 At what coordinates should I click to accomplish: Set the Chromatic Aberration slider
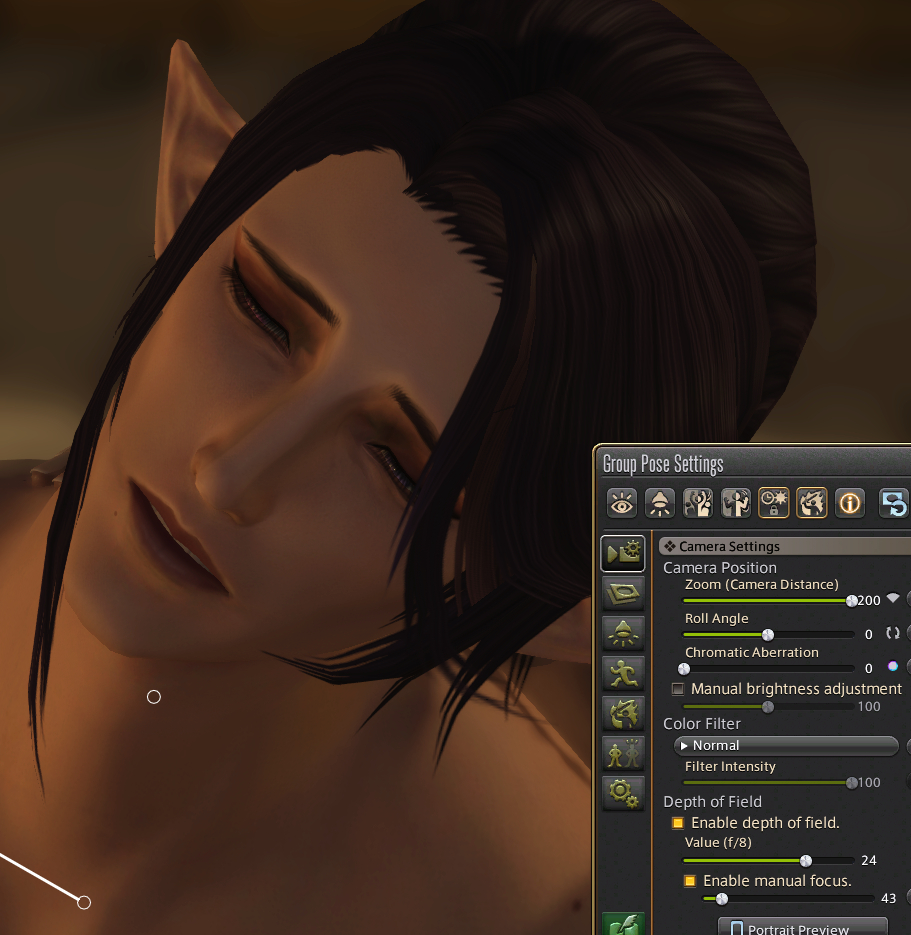767,668
